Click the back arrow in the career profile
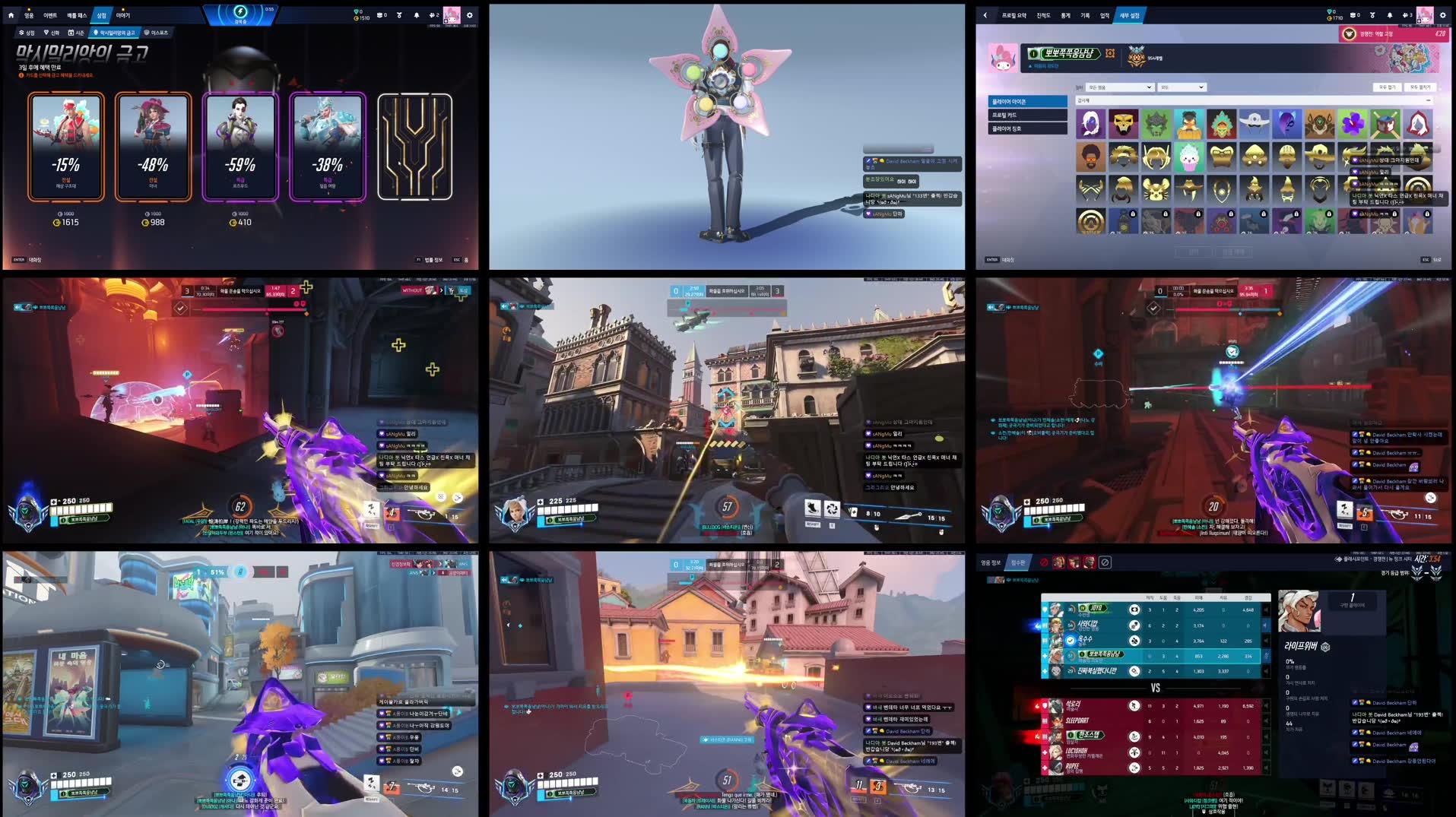The image size is (1456, 817). coord(984,15)
